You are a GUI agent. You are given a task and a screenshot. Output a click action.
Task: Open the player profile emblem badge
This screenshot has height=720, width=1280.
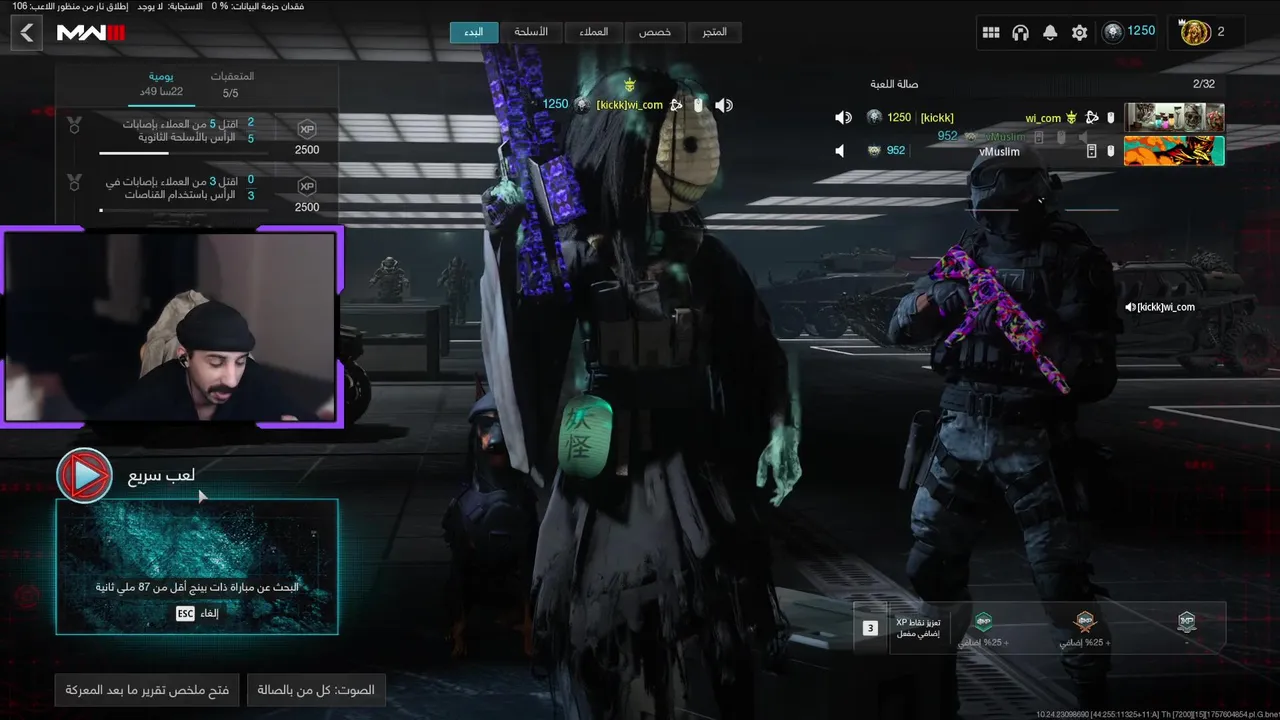tap(1196, 32)
